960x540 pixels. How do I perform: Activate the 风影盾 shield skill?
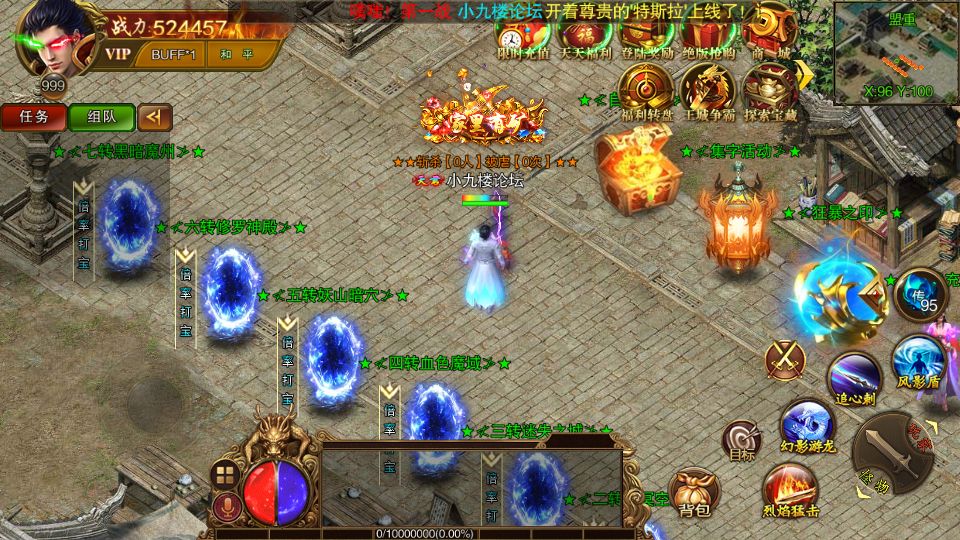[x=918, y=360]
